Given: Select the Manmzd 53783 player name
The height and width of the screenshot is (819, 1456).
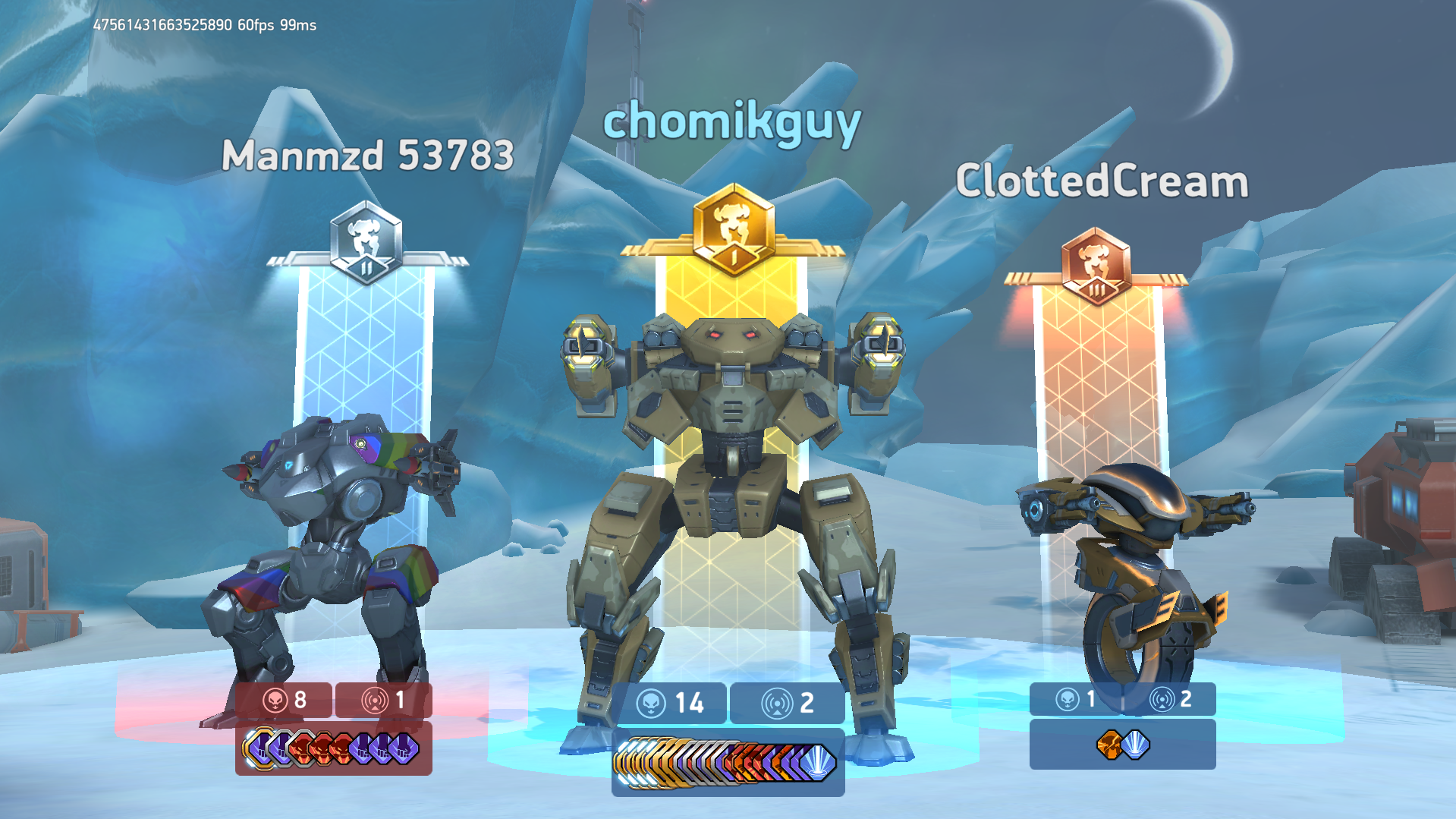Looking at the screenshot, I should [368, 156].
